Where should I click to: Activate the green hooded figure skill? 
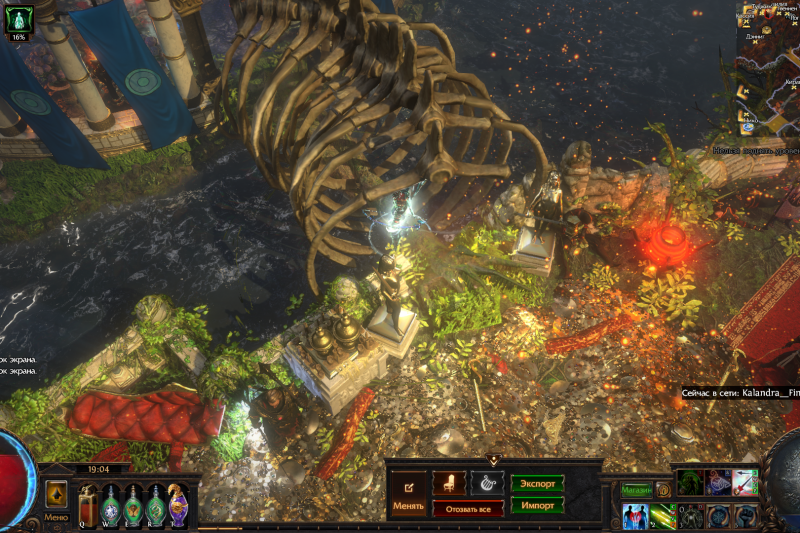692,482
